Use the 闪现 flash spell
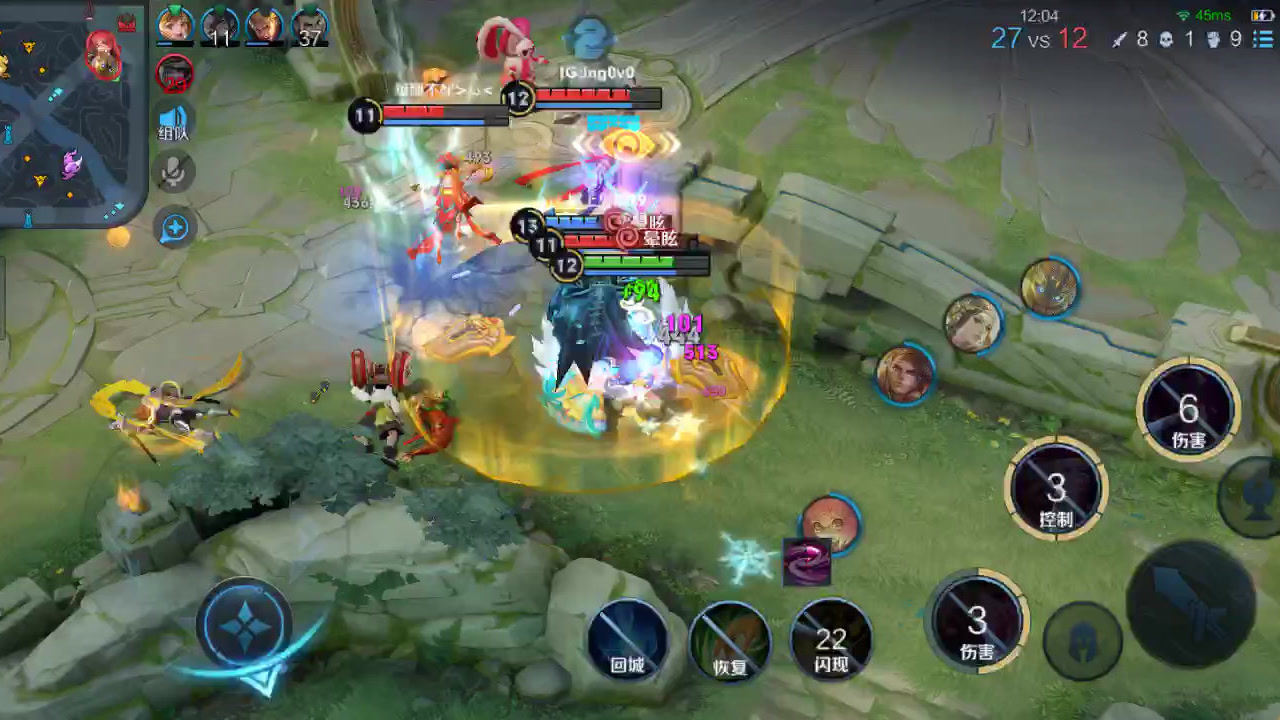1280x720 pixels. click(x=831, y=639)
